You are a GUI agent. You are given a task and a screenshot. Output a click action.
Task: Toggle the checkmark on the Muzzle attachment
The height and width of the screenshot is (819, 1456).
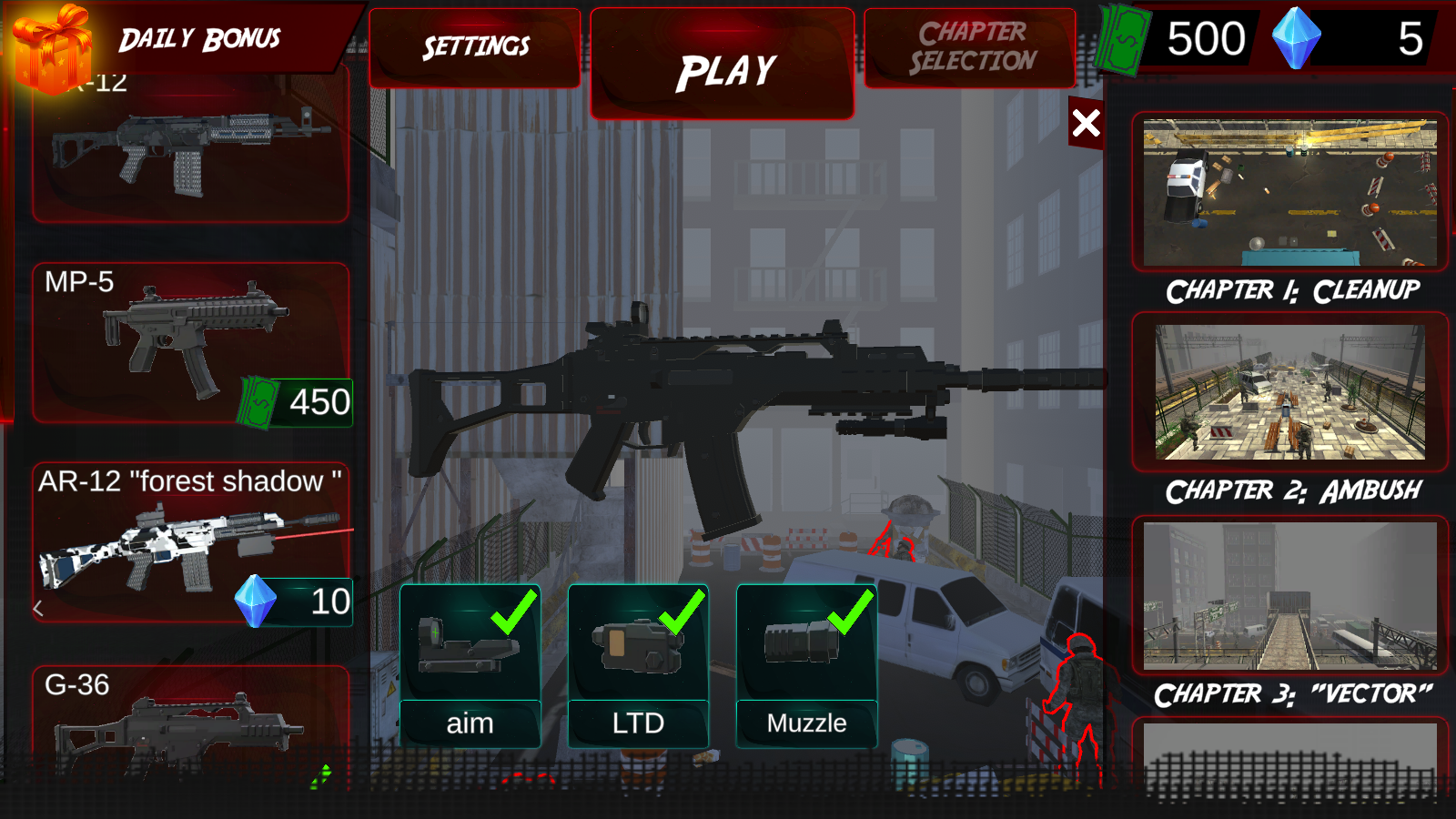click(852, 613)
